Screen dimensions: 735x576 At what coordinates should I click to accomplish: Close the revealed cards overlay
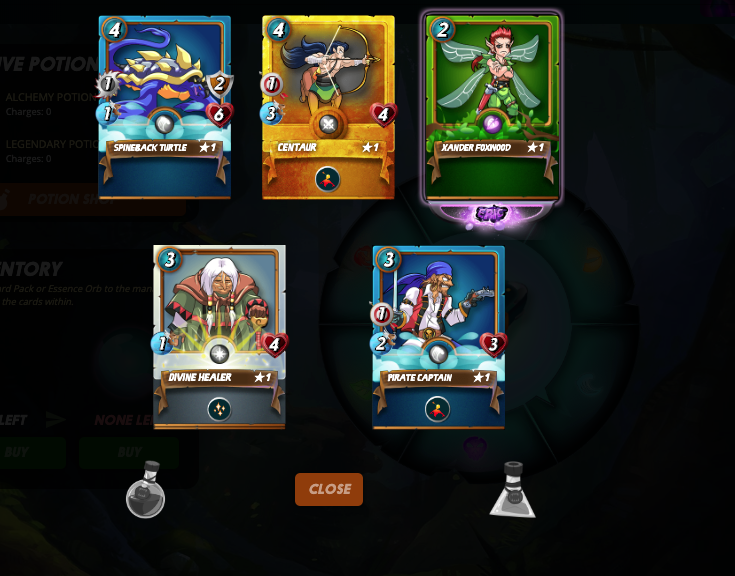tap(328, 489)
